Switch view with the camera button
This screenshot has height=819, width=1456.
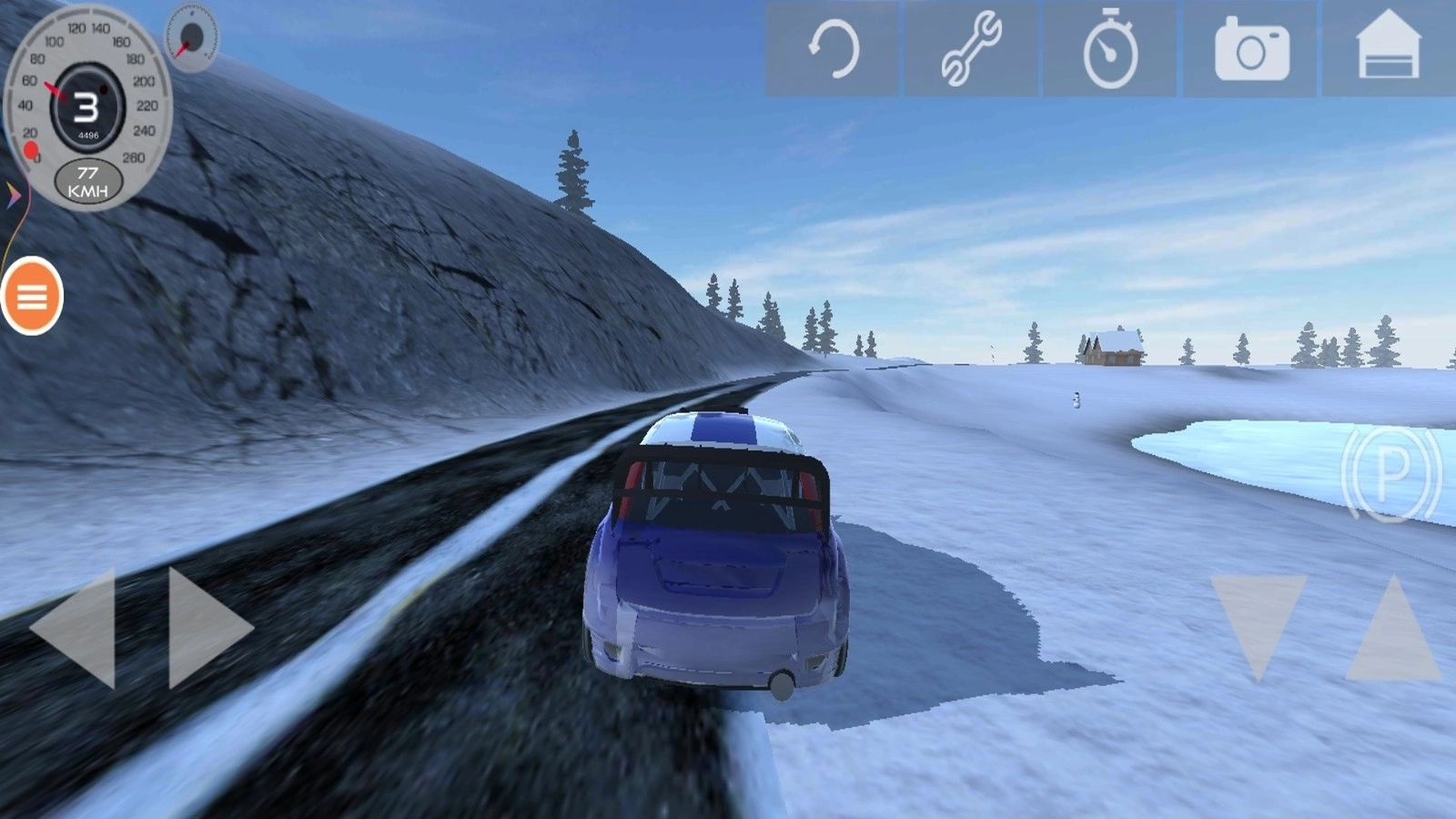[x=1251, y=48]
